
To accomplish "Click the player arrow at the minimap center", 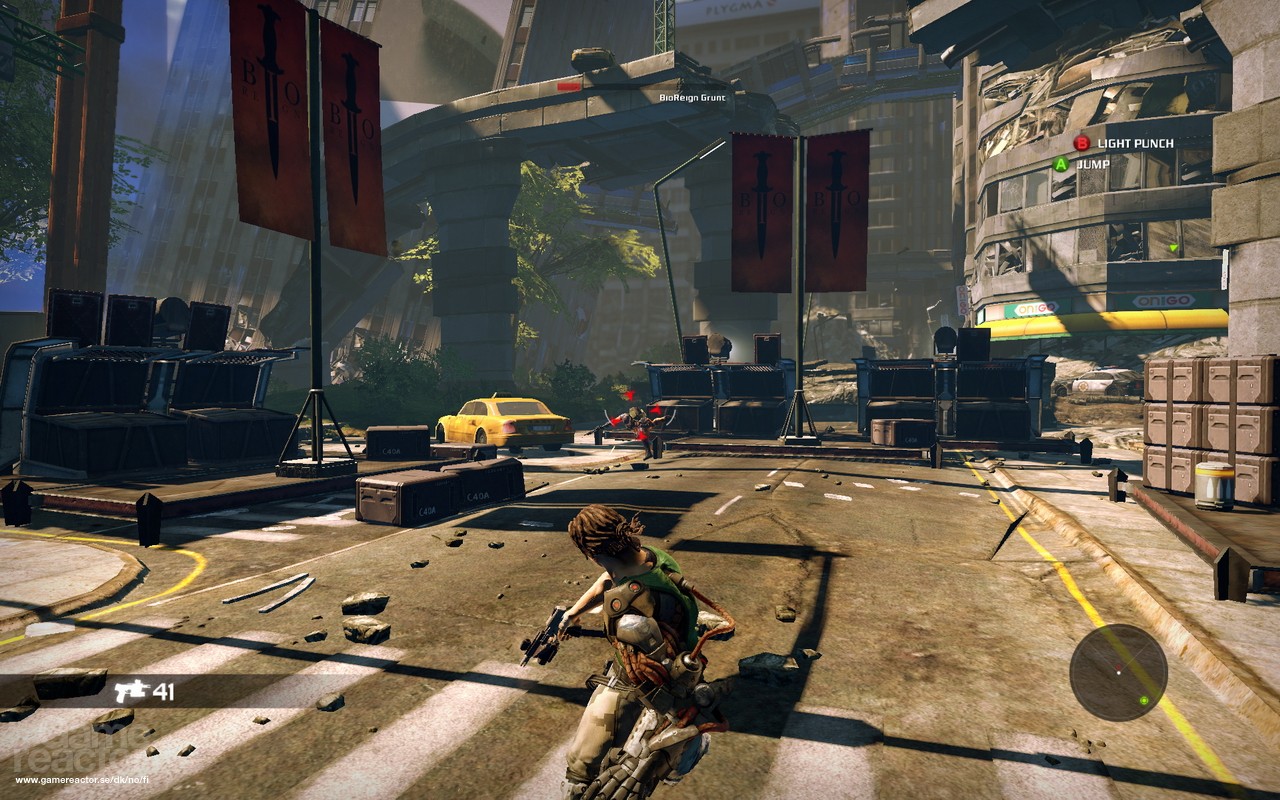I will point(1119,673).
